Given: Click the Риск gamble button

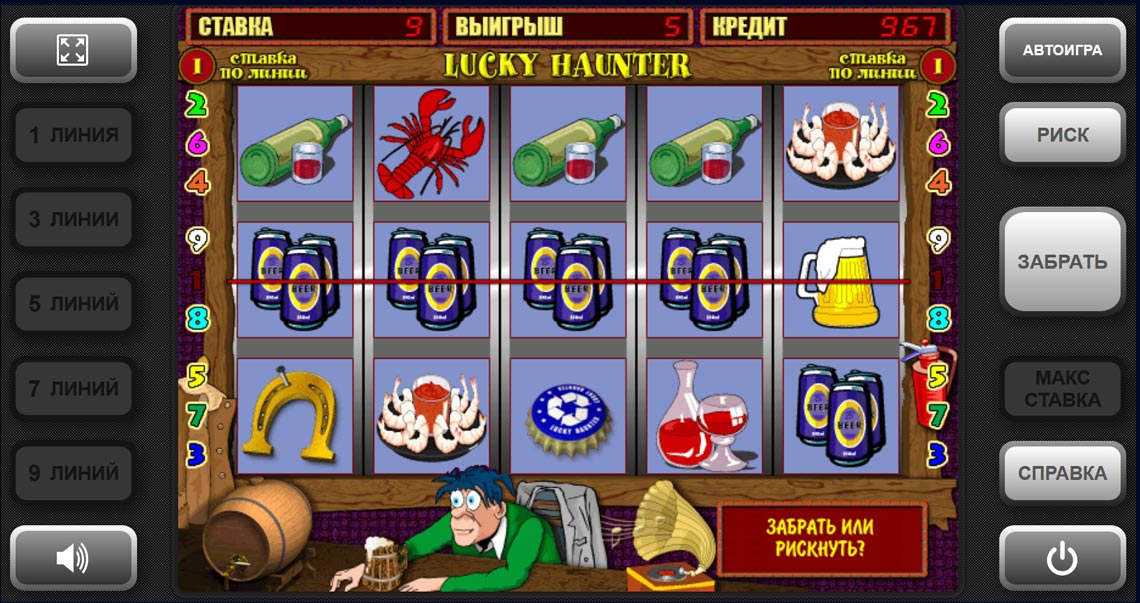Looking at the screenshot, I should pyautogui.click(x=1062, y=135).
